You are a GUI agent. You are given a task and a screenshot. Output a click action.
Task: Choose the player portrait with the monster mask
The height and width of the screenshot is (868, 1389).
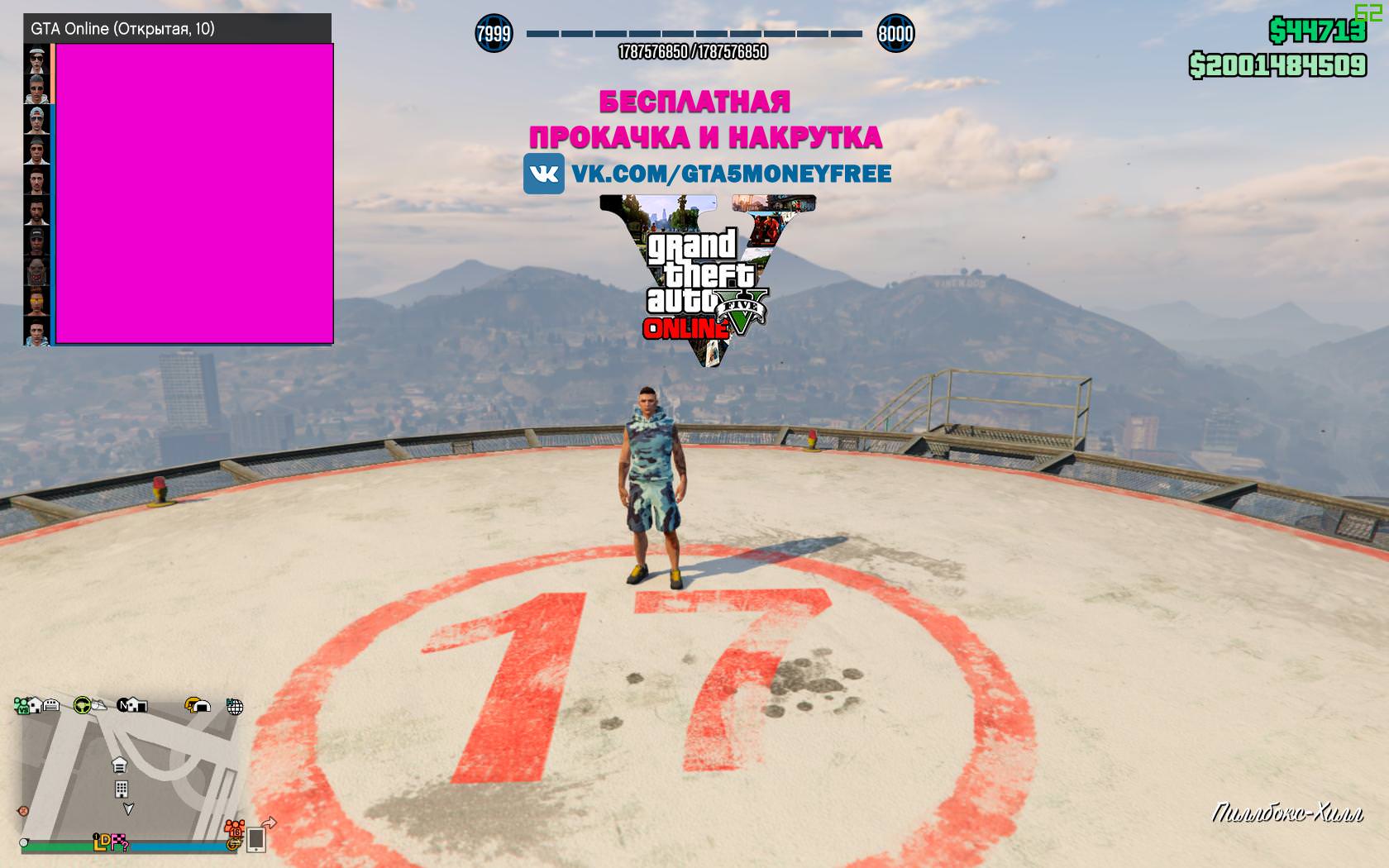pos(36,271)
